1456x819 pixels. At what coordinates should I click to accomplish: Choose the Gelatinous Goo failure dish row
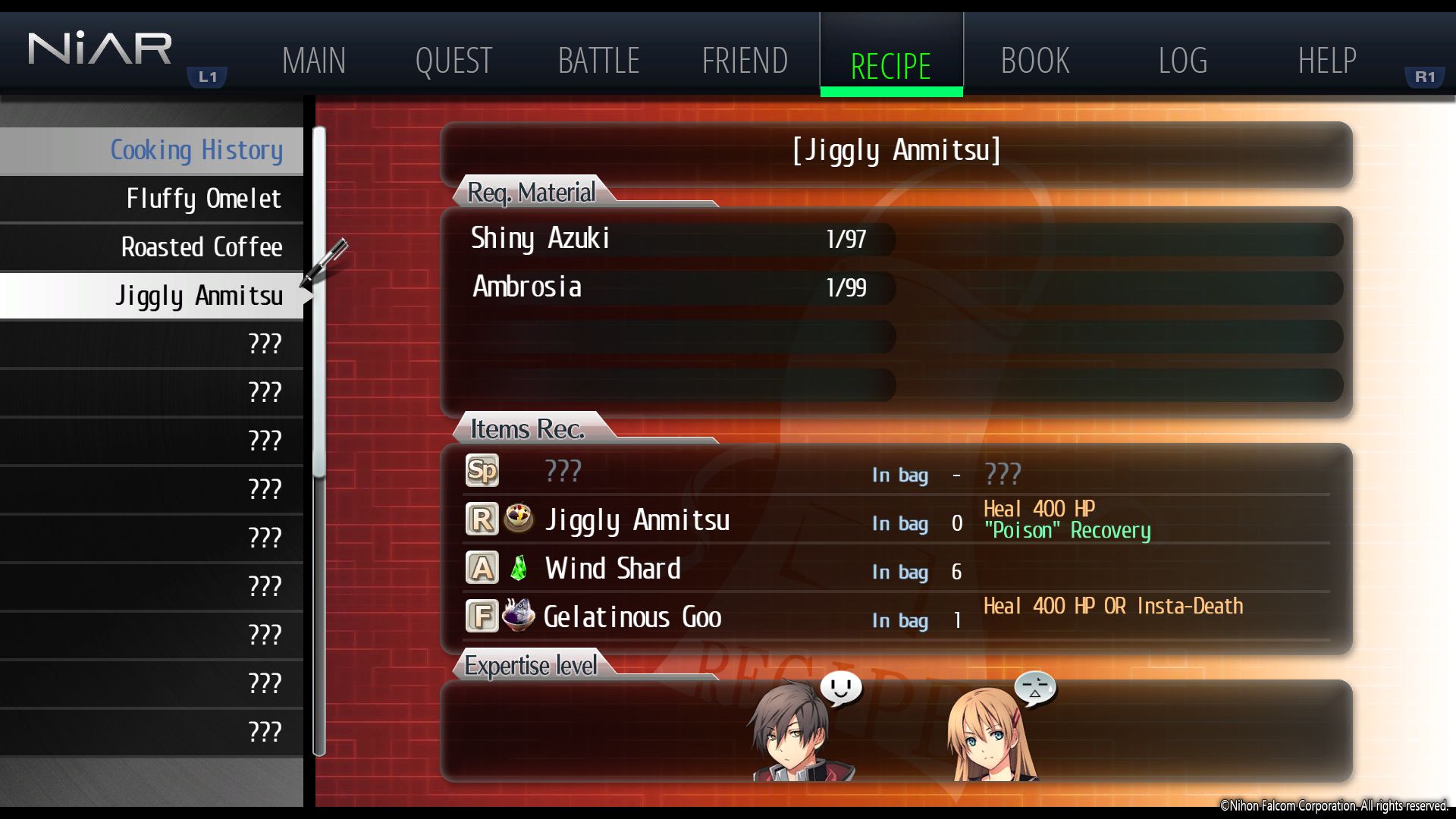pyautogui.click(x=632, y=617)
